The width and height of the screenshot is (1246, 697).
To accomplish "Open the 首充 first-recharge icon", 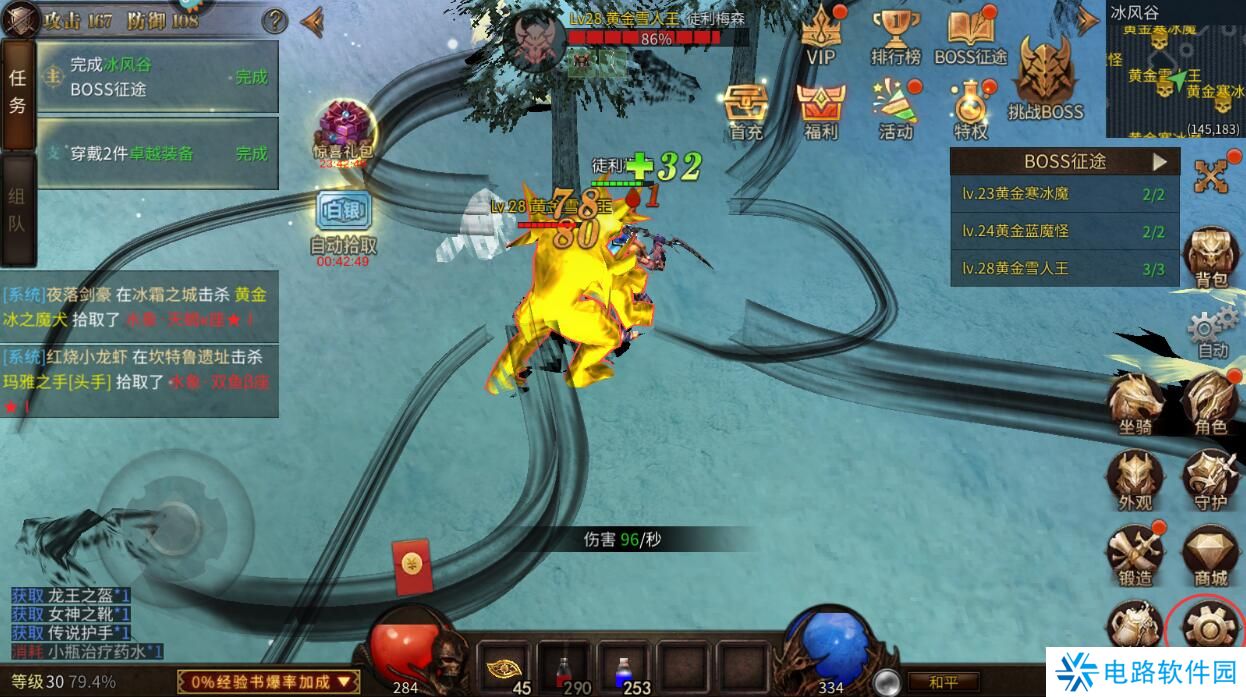I will click(x=746, y=108).
